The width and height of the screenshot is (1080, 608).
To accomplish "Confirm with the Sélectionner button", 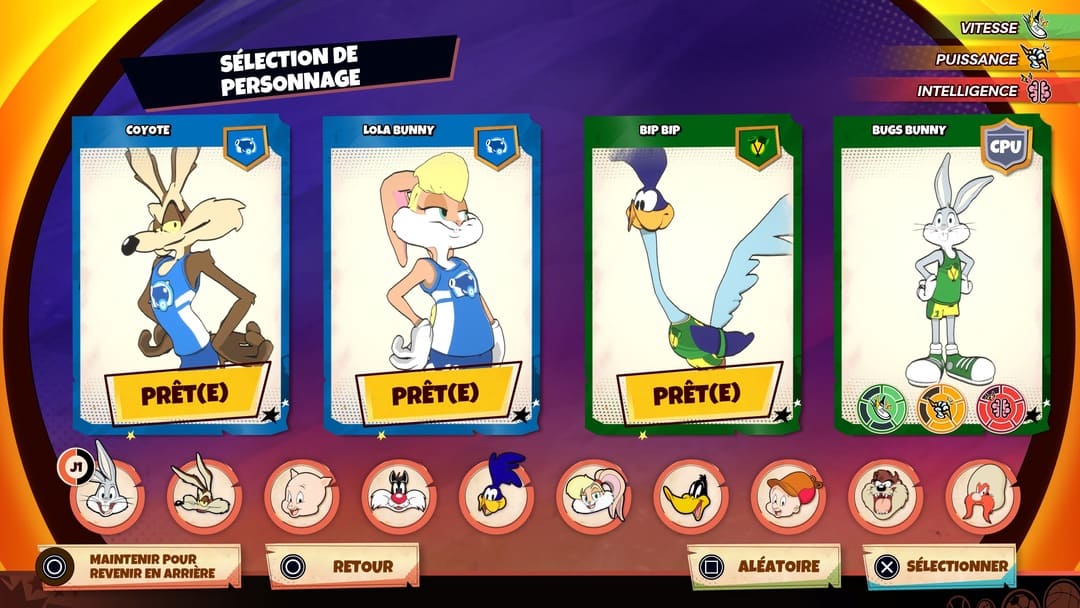I will click(x=940, y=566).
